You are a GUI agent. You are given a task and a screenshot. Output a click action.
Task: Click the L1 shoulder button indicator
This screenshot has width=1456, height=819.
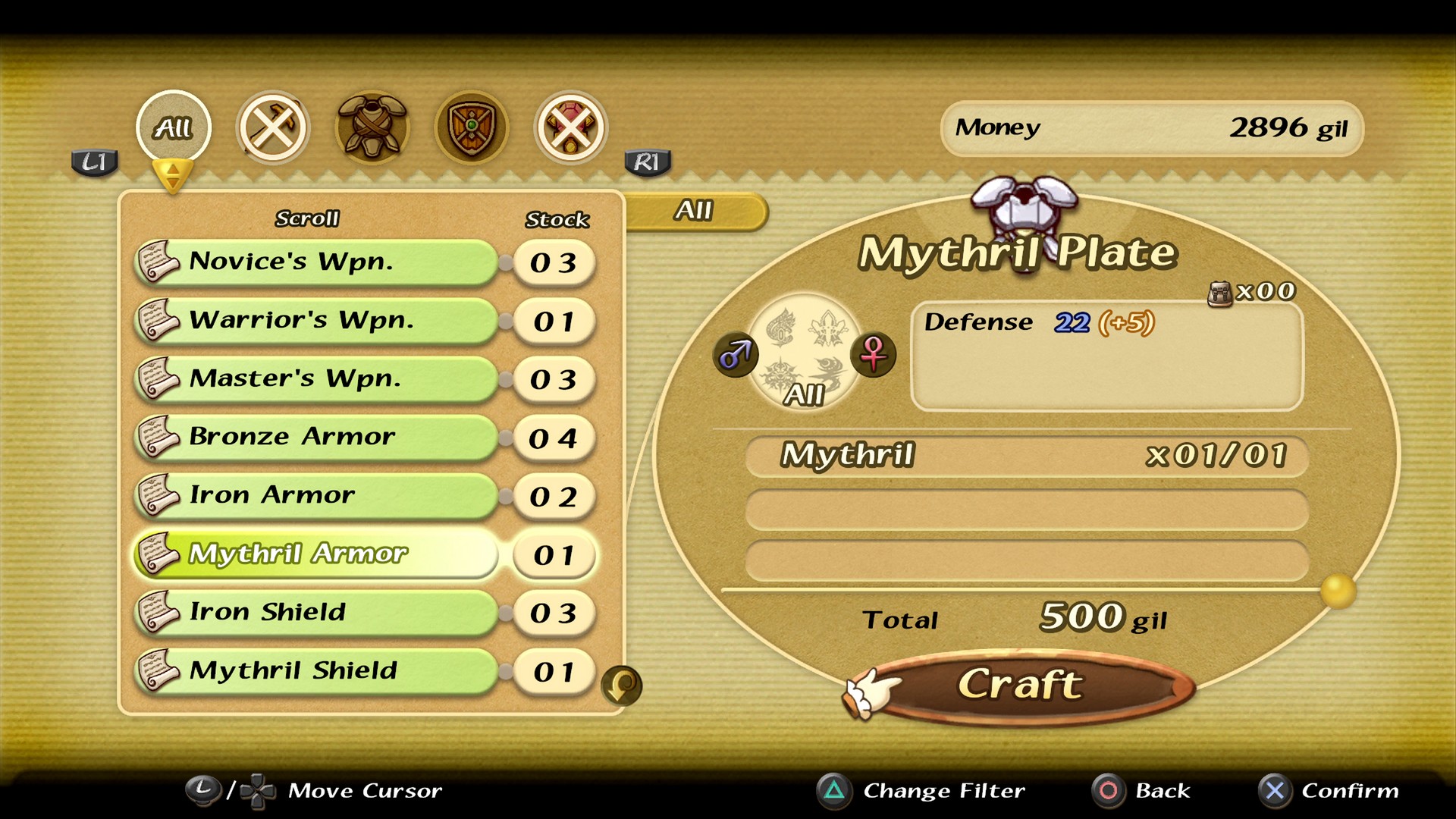point(94,162)
